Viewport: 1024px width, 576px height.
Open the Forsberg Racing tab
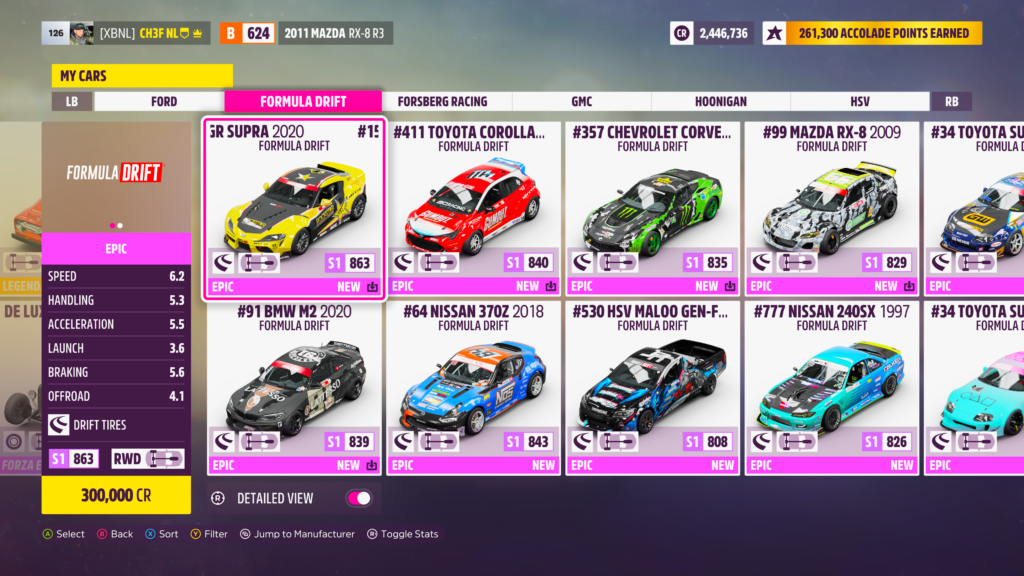[x=442, y=101]
